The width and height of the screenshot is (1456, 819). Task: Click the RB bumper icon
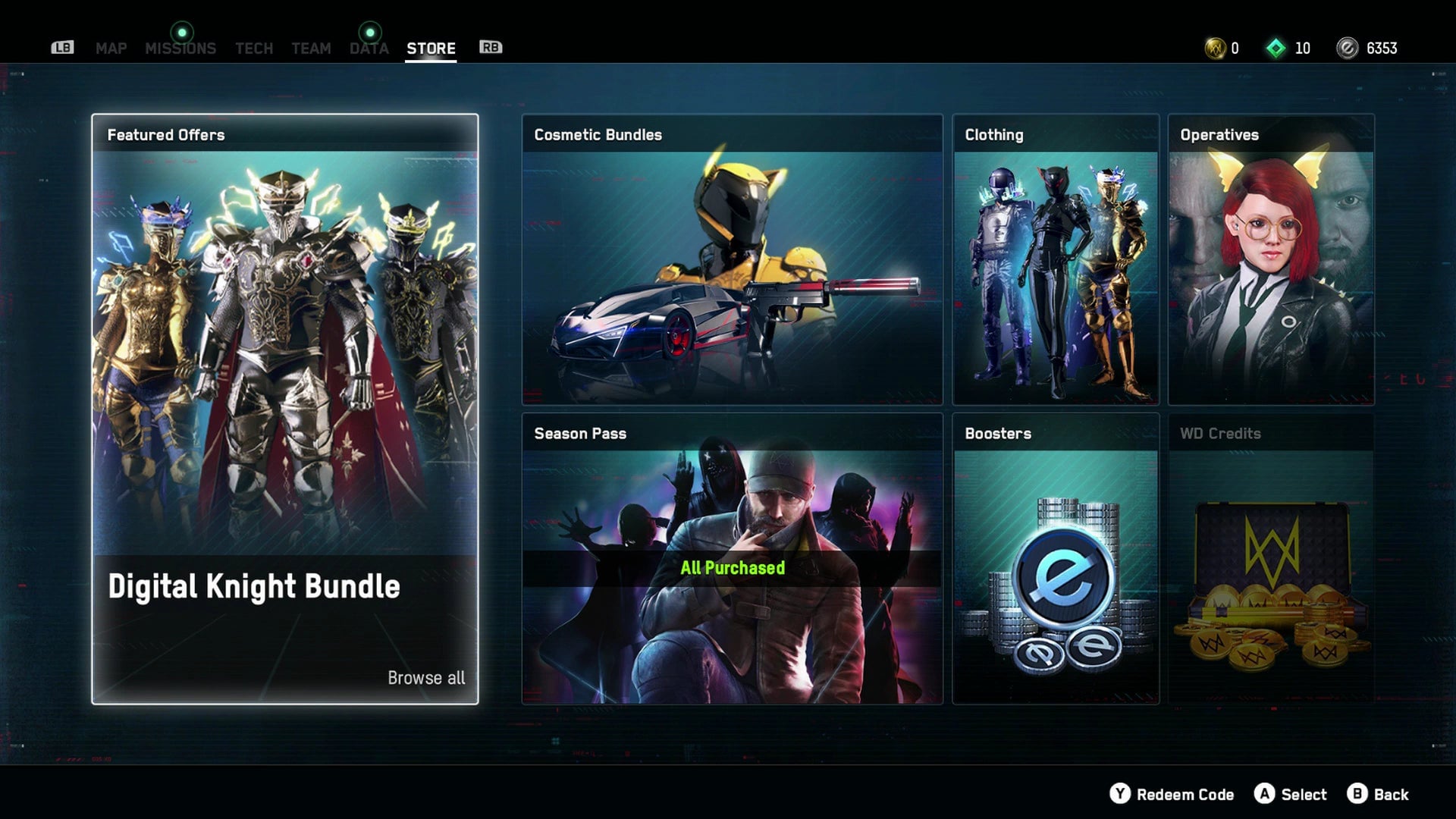[490, 47]
